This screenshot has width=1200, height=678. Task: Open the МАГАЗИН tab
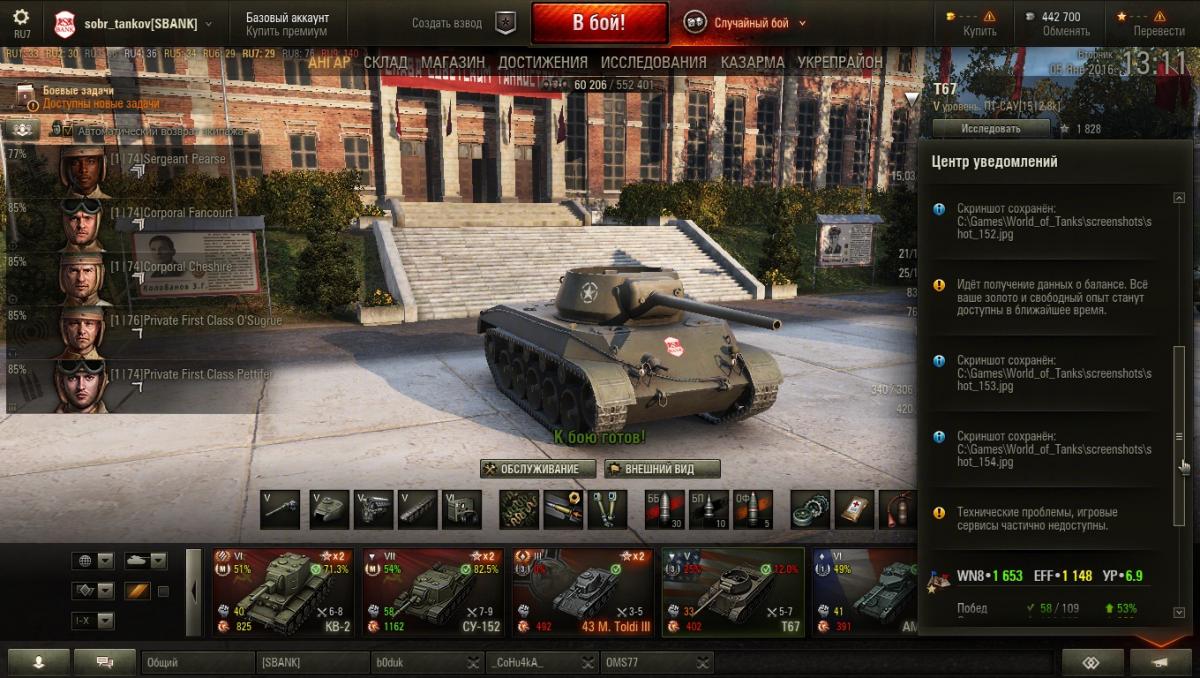tap(453, 62)
